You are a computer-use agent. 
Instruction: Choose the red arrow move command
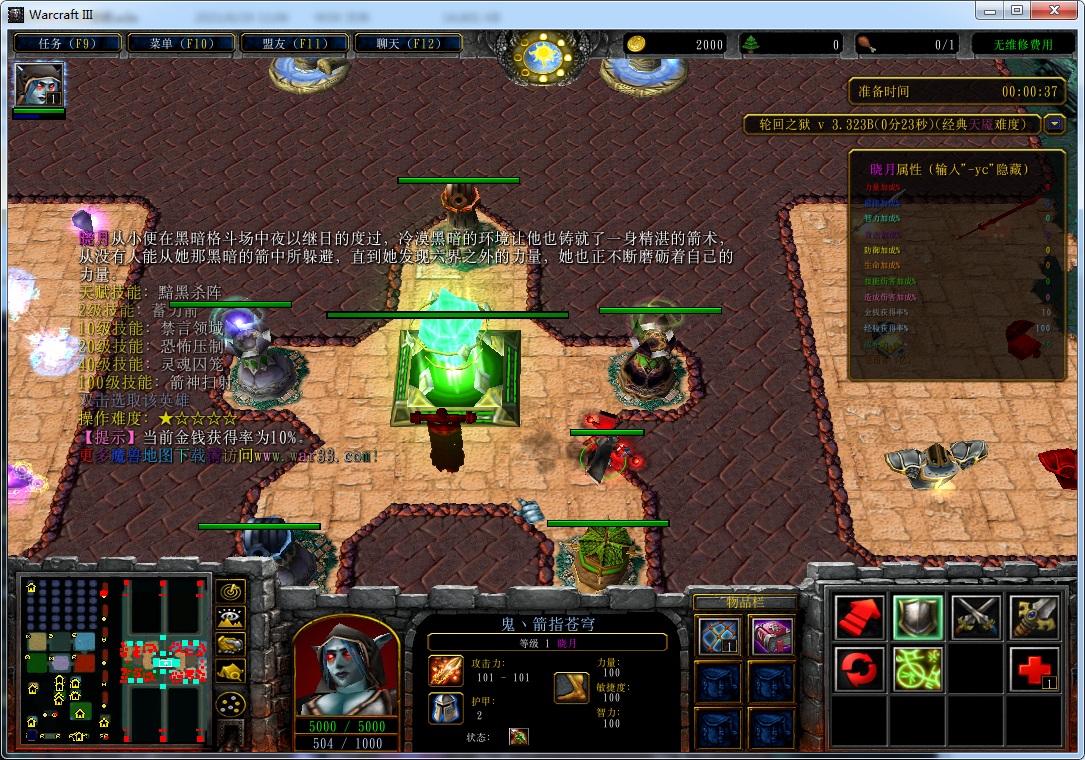coord(859,617)
